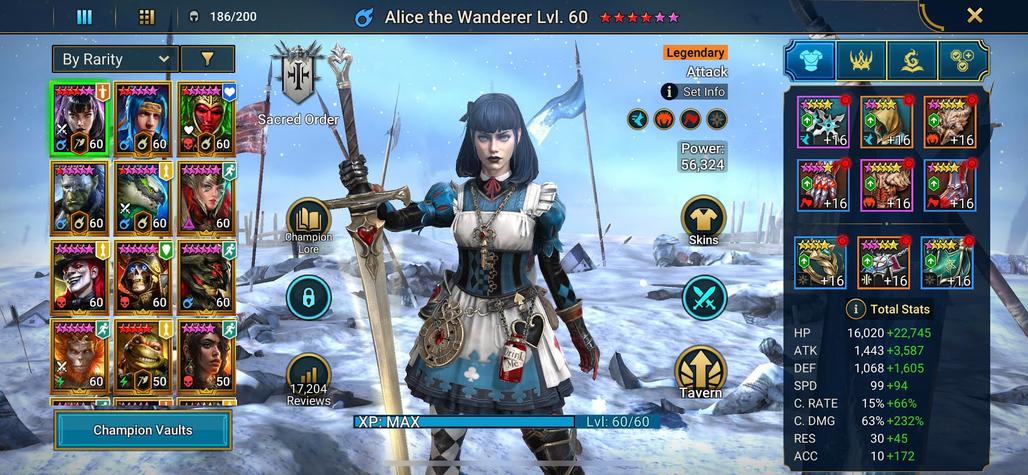
Task: Switch to the grid view layout
Action: click(x=146, y=16)
